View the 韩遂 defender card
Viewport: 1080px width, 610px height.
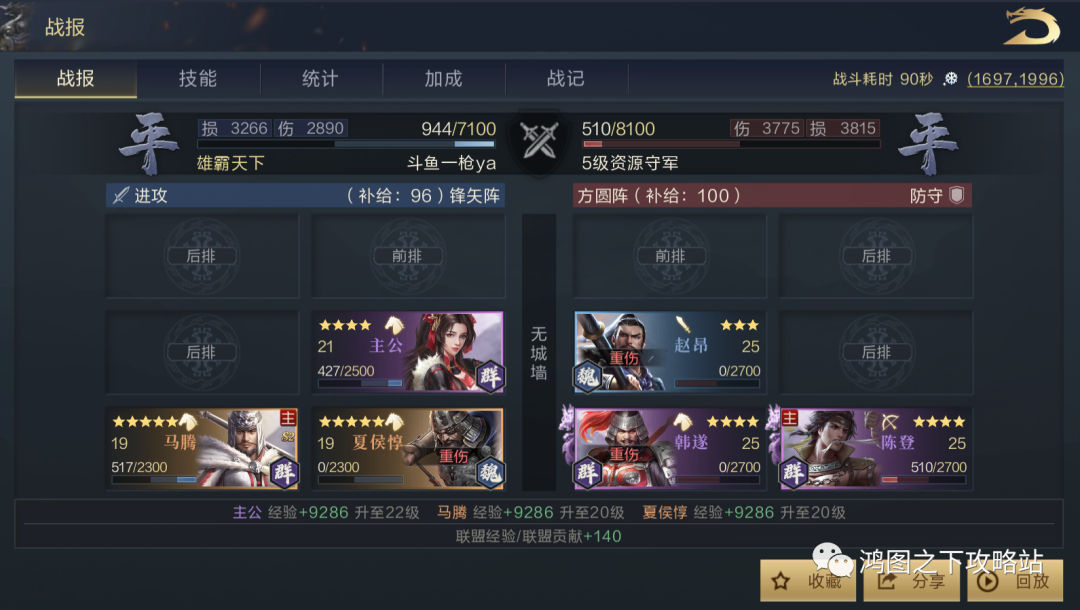(669, 448)
